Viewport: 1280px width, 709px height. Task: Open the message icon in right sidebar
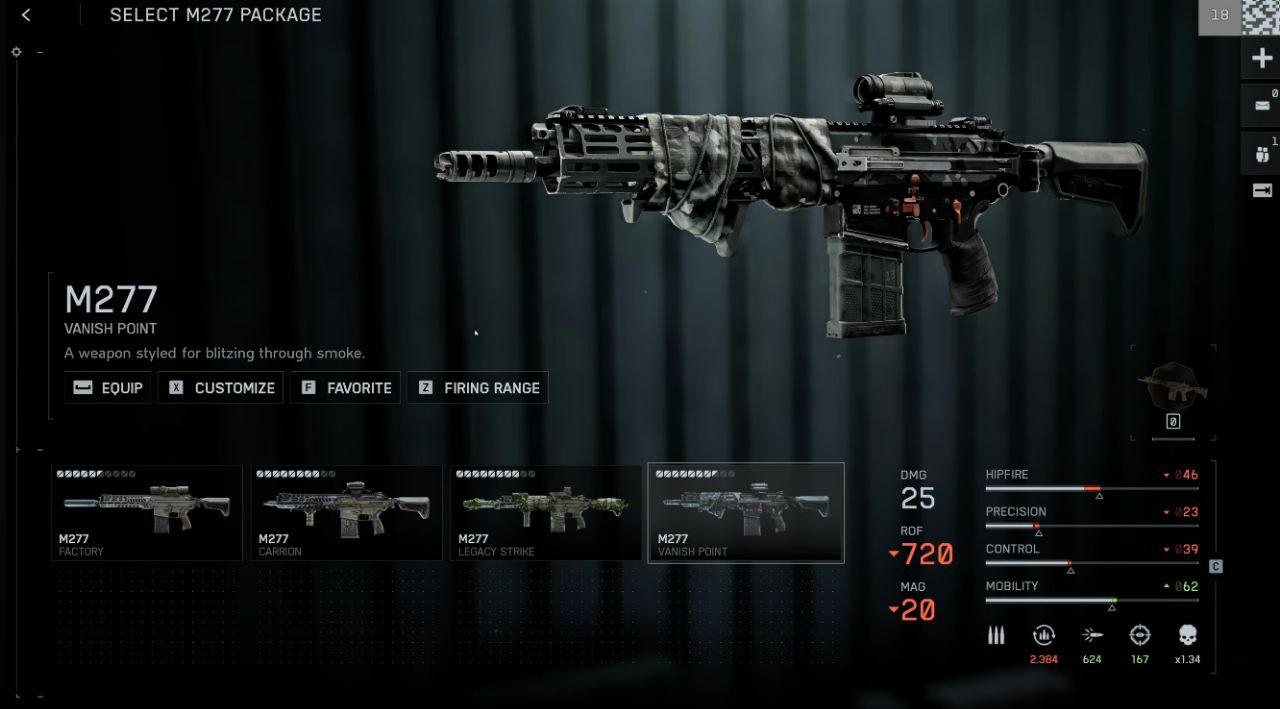(1261, 106)
